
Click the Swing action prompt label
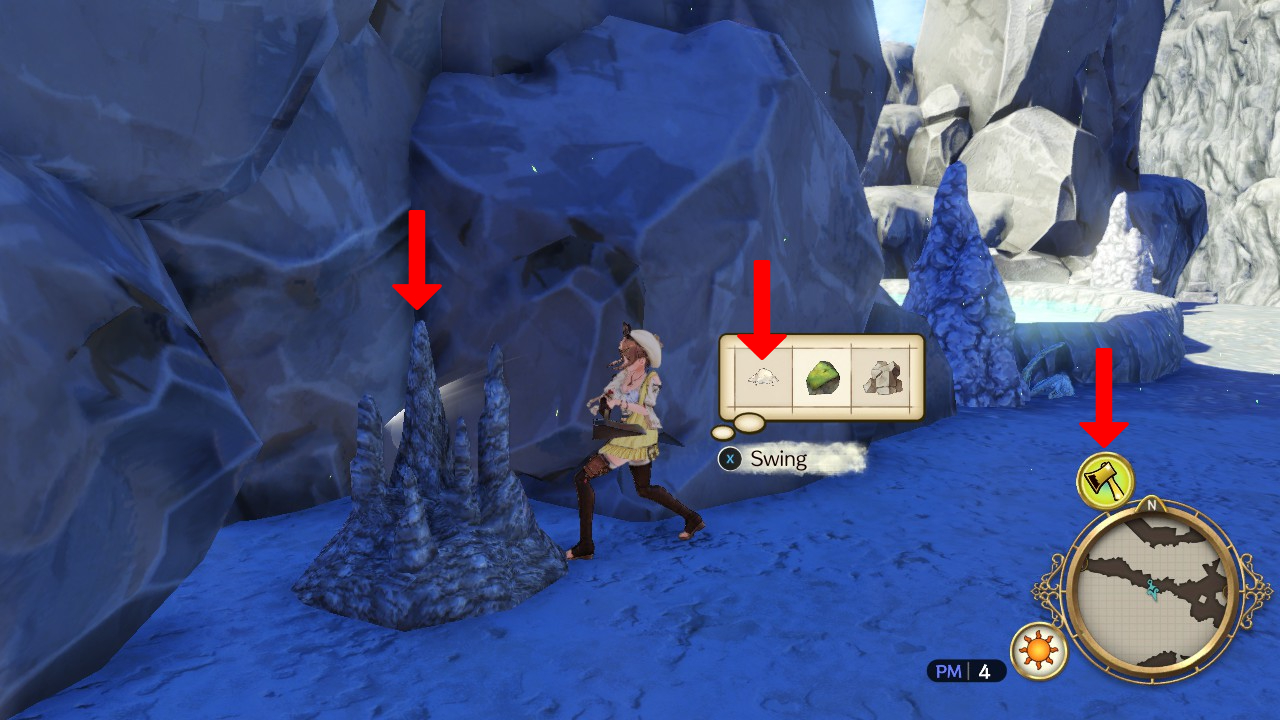pos(778,460)
